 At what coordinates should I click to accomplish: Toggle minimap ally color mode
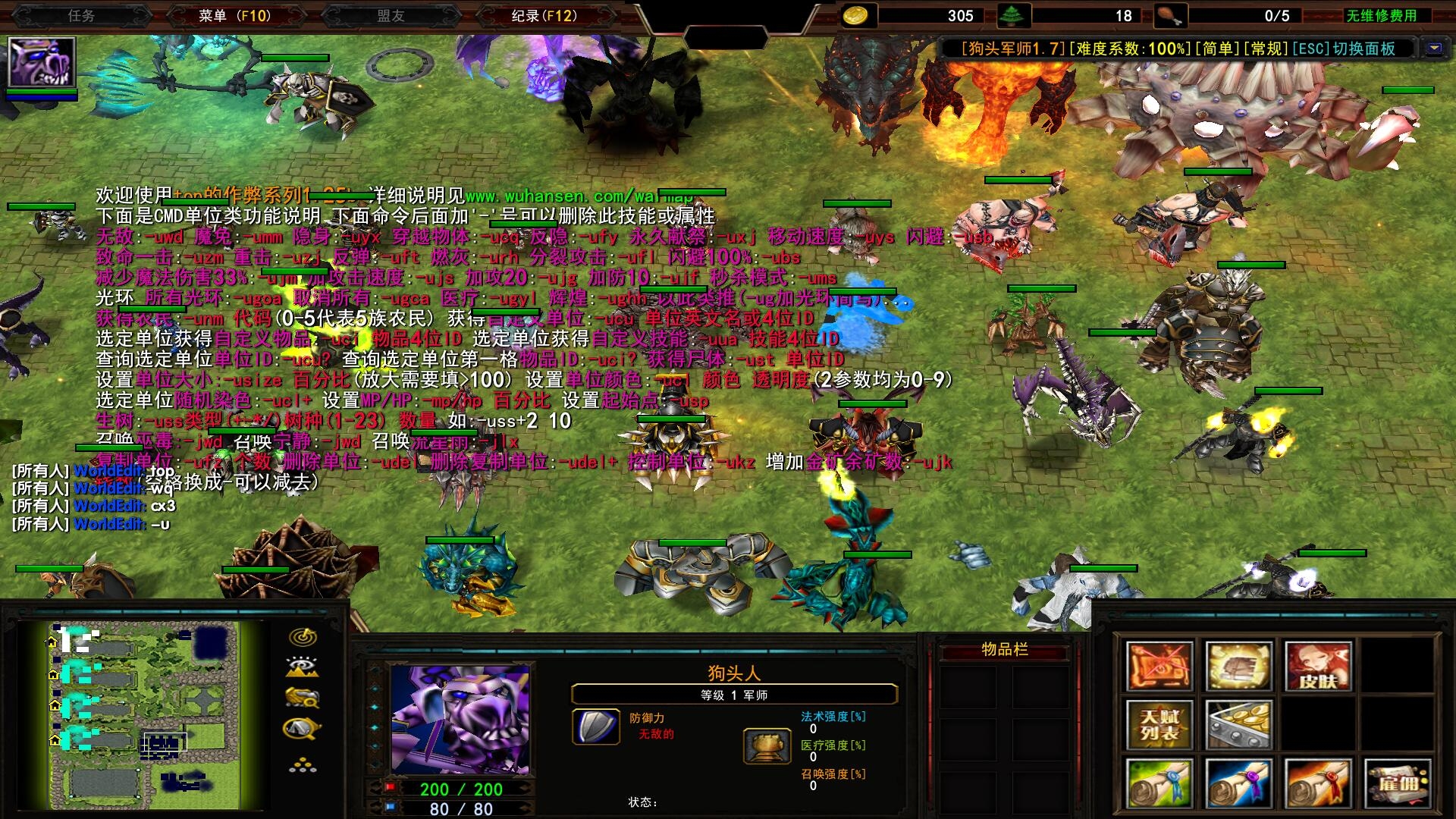pyautogui.click(x=303, y=697)
